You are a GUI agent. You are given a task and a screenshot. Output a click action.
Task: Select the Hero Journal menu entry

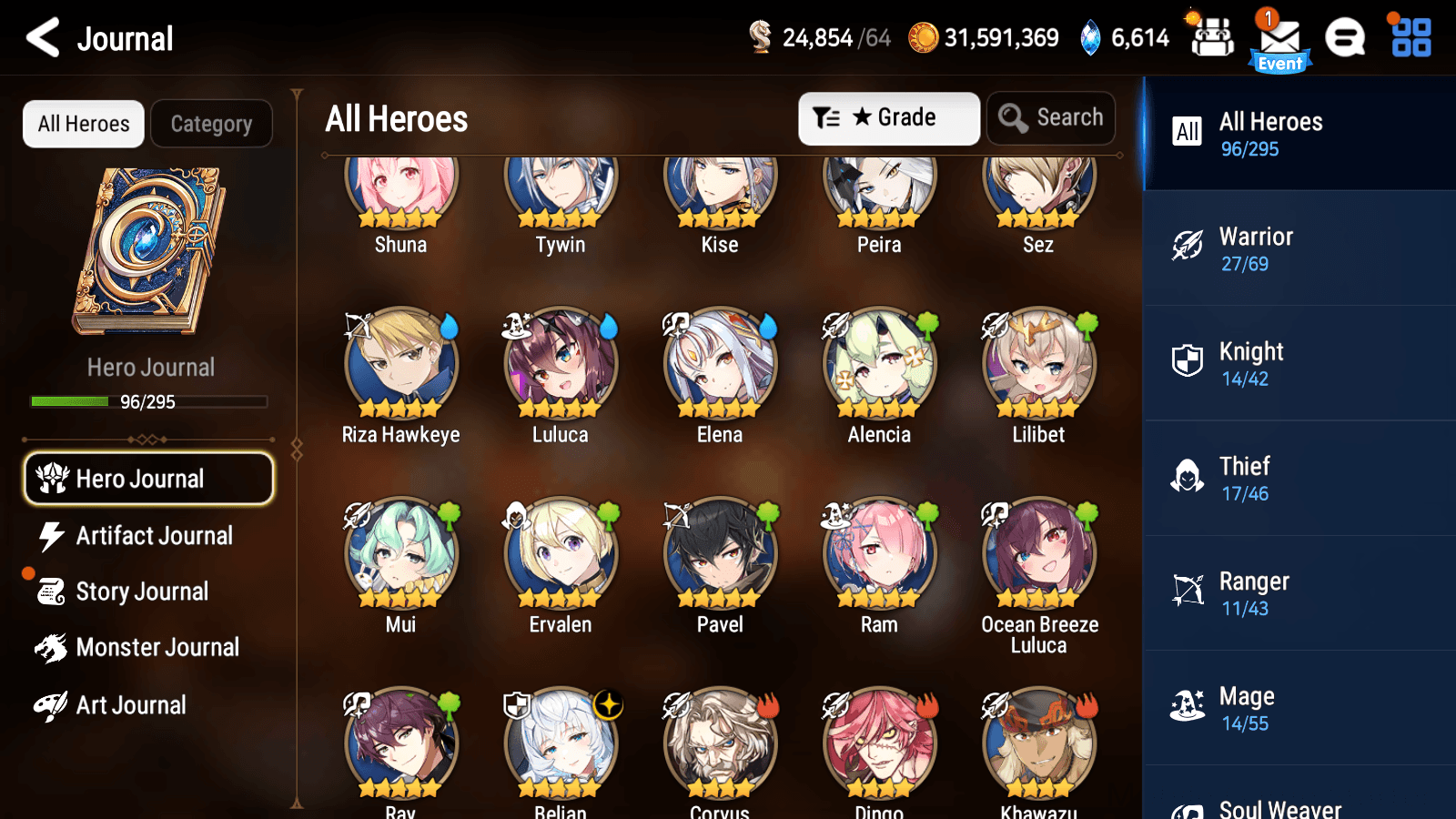tap(148, 478)
